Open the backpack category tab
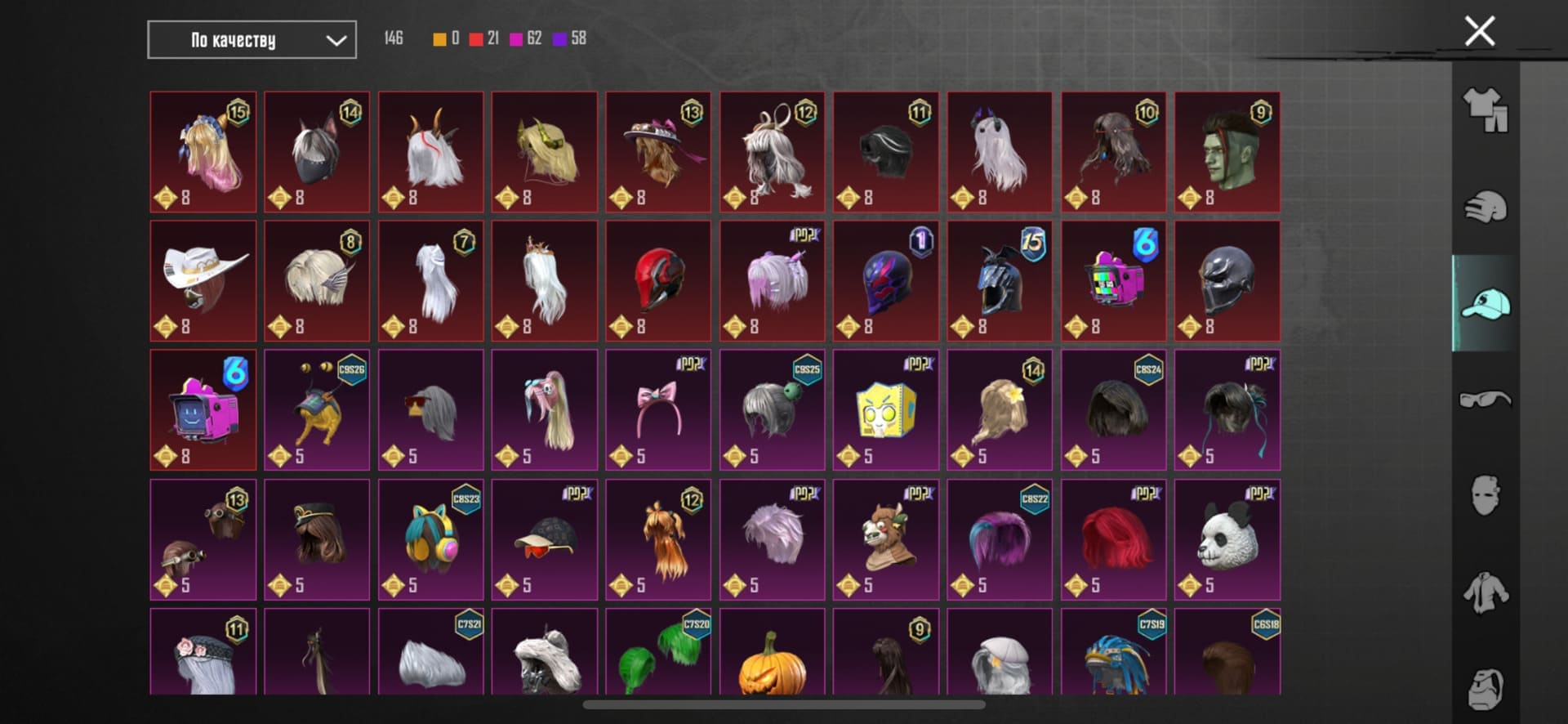The width and height of the screenshot is (1568, 724). (1486, 688)
